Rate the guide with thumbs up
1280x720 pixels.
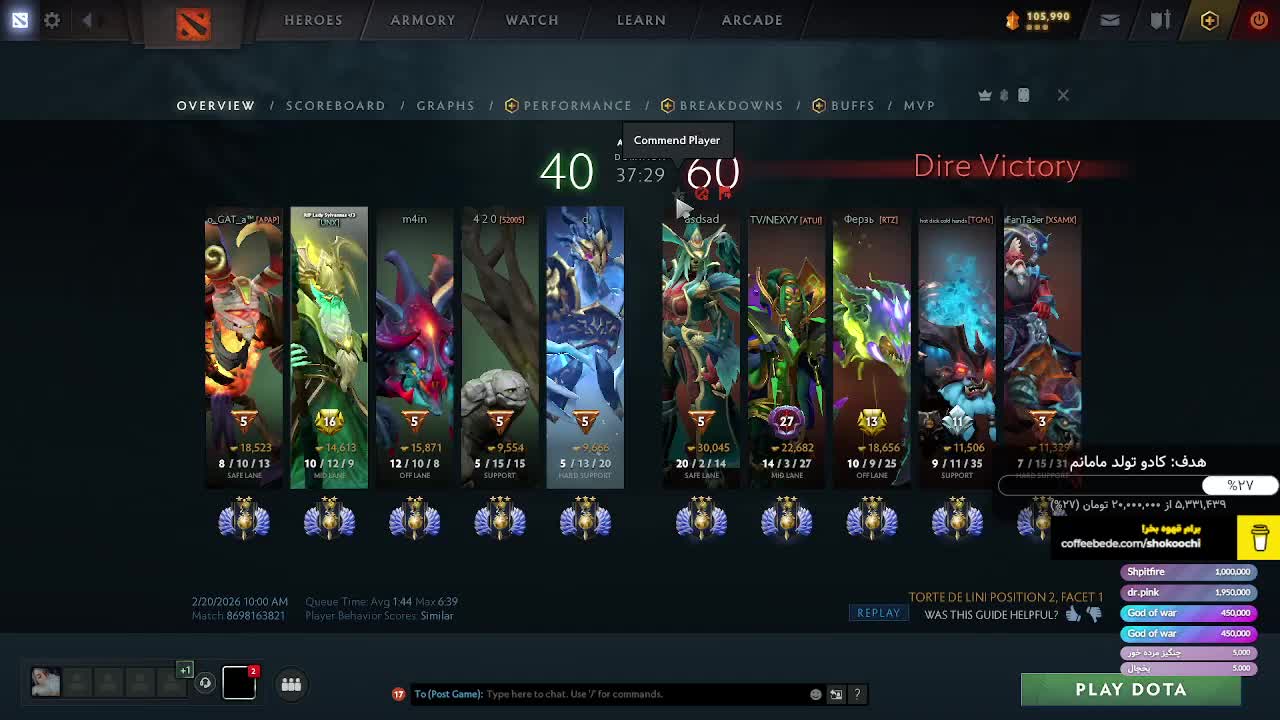1073,615
